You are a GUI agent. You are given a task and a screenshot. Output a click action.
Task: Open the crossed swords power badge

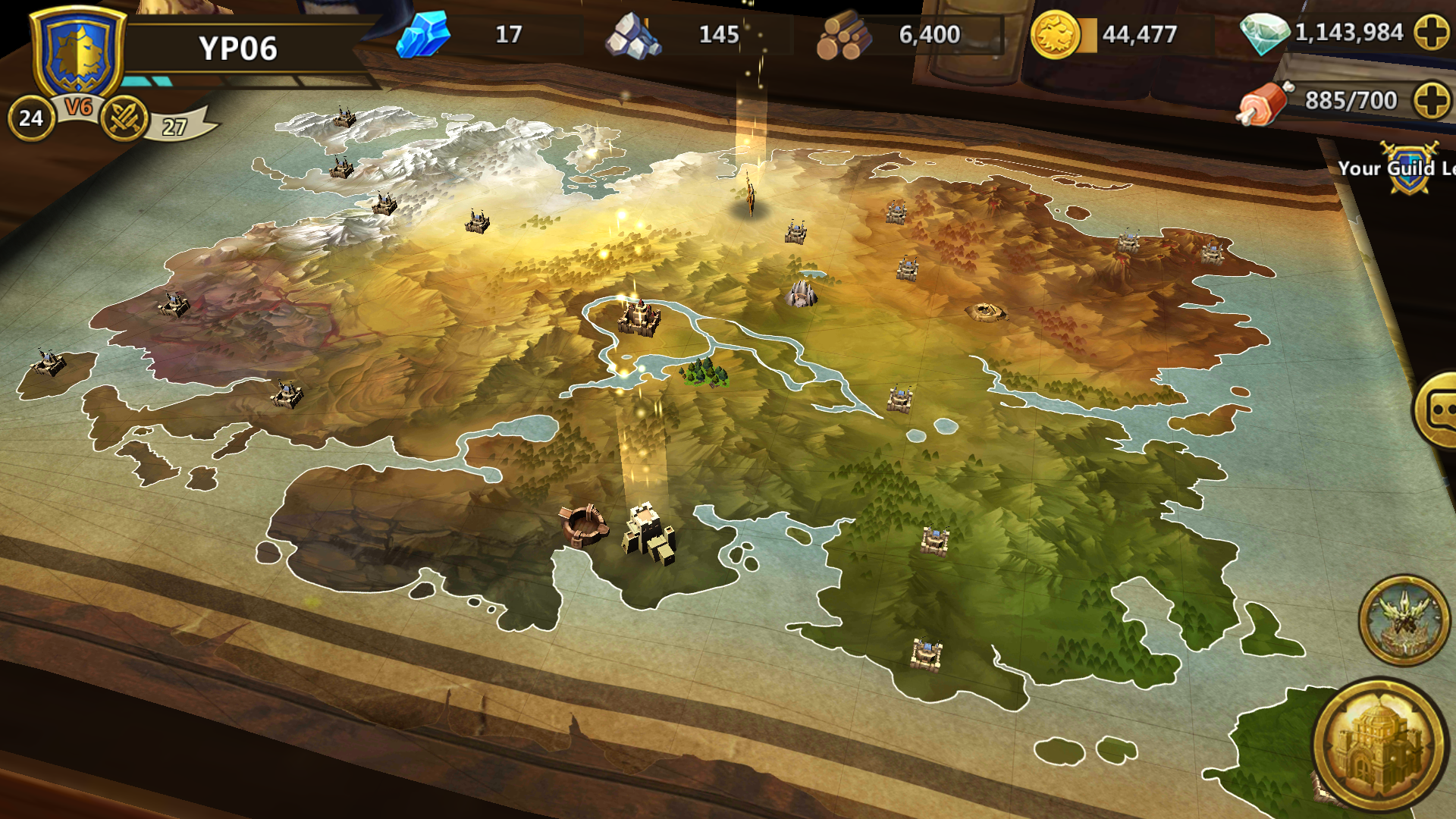click(123, 119)
